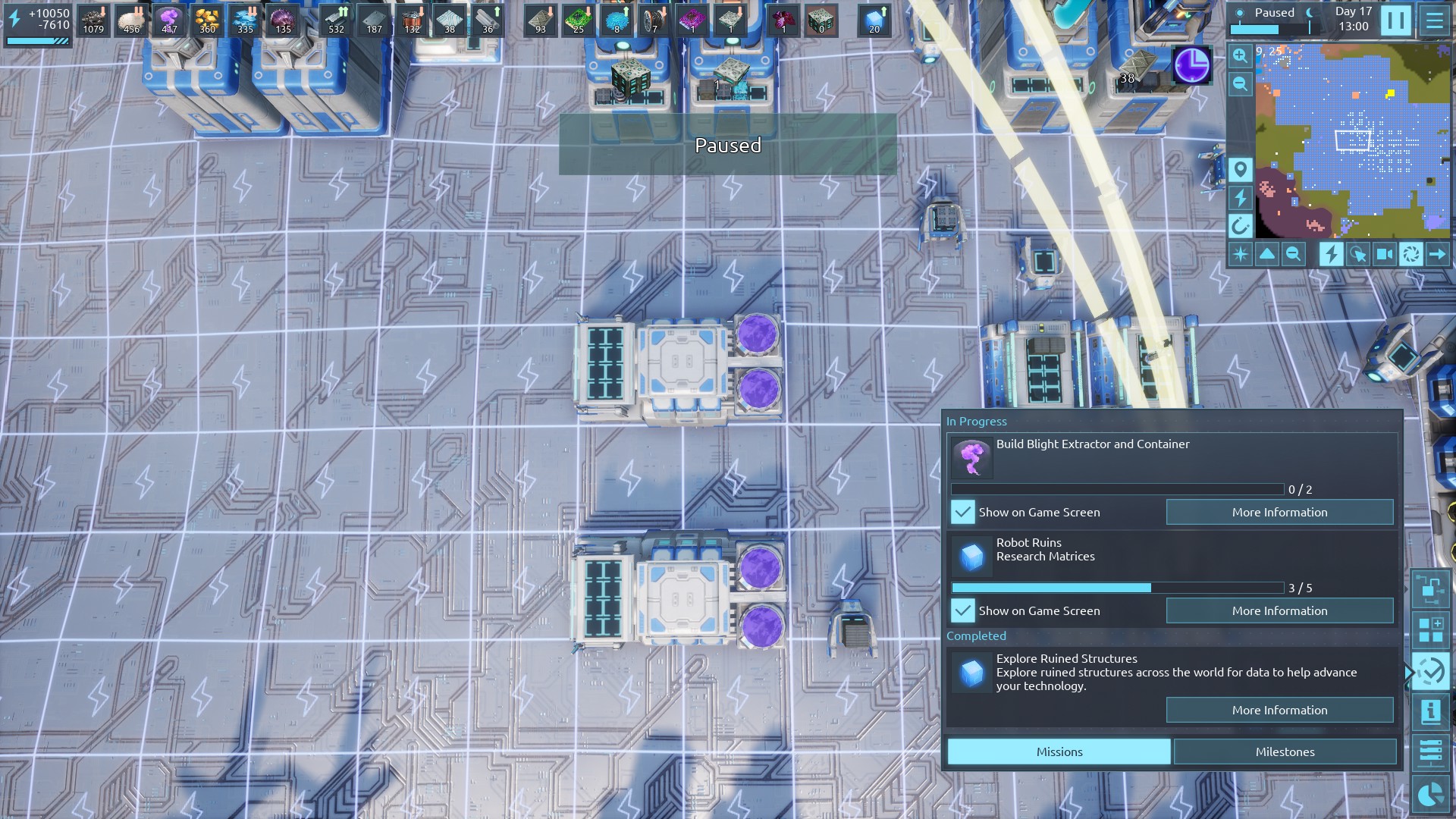Open the build grid panel with plus icon

(1430, 630)
